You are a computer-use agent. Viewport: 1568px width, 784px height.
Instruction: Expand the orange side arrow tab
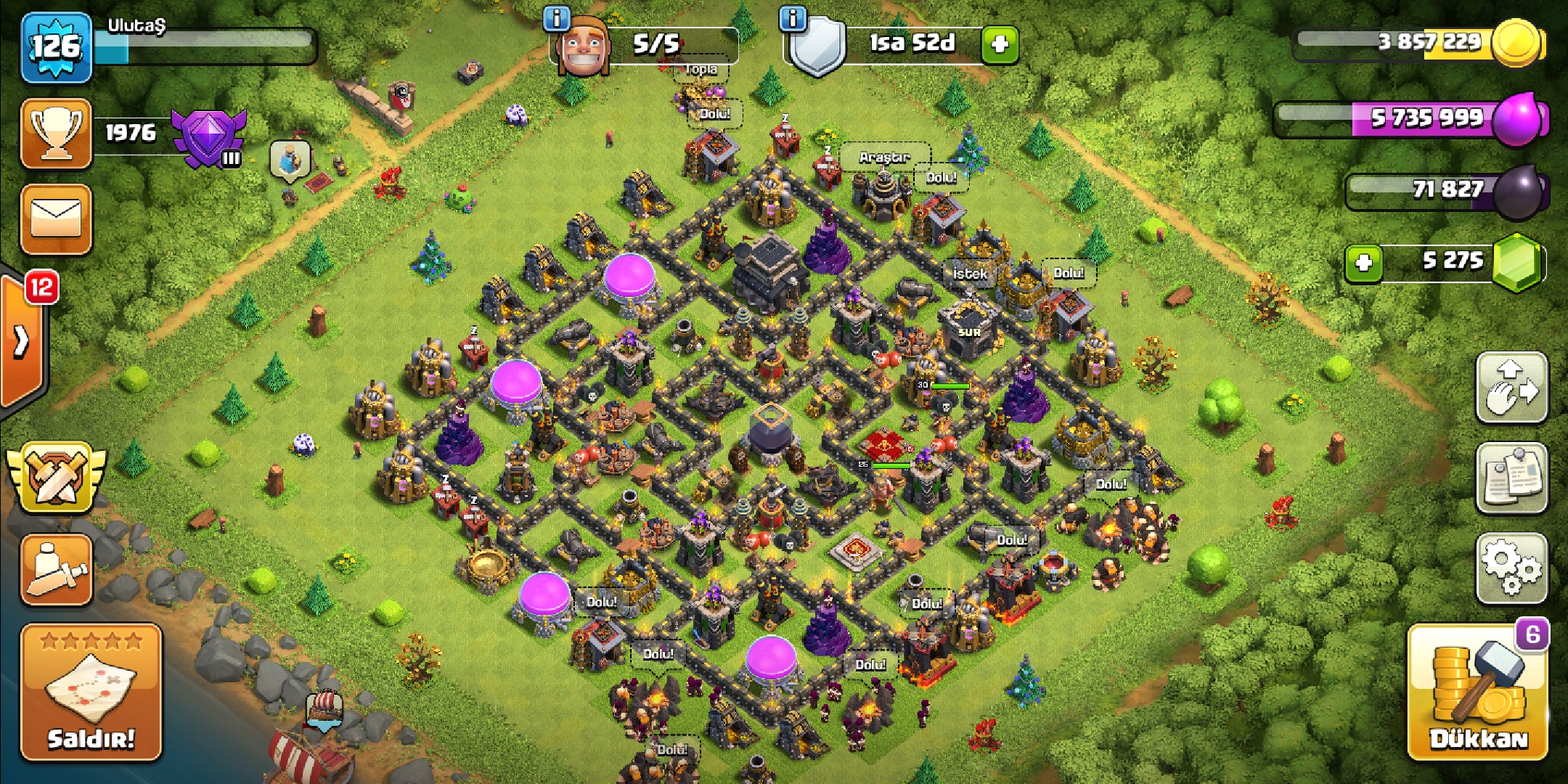(x=22, y=341)
